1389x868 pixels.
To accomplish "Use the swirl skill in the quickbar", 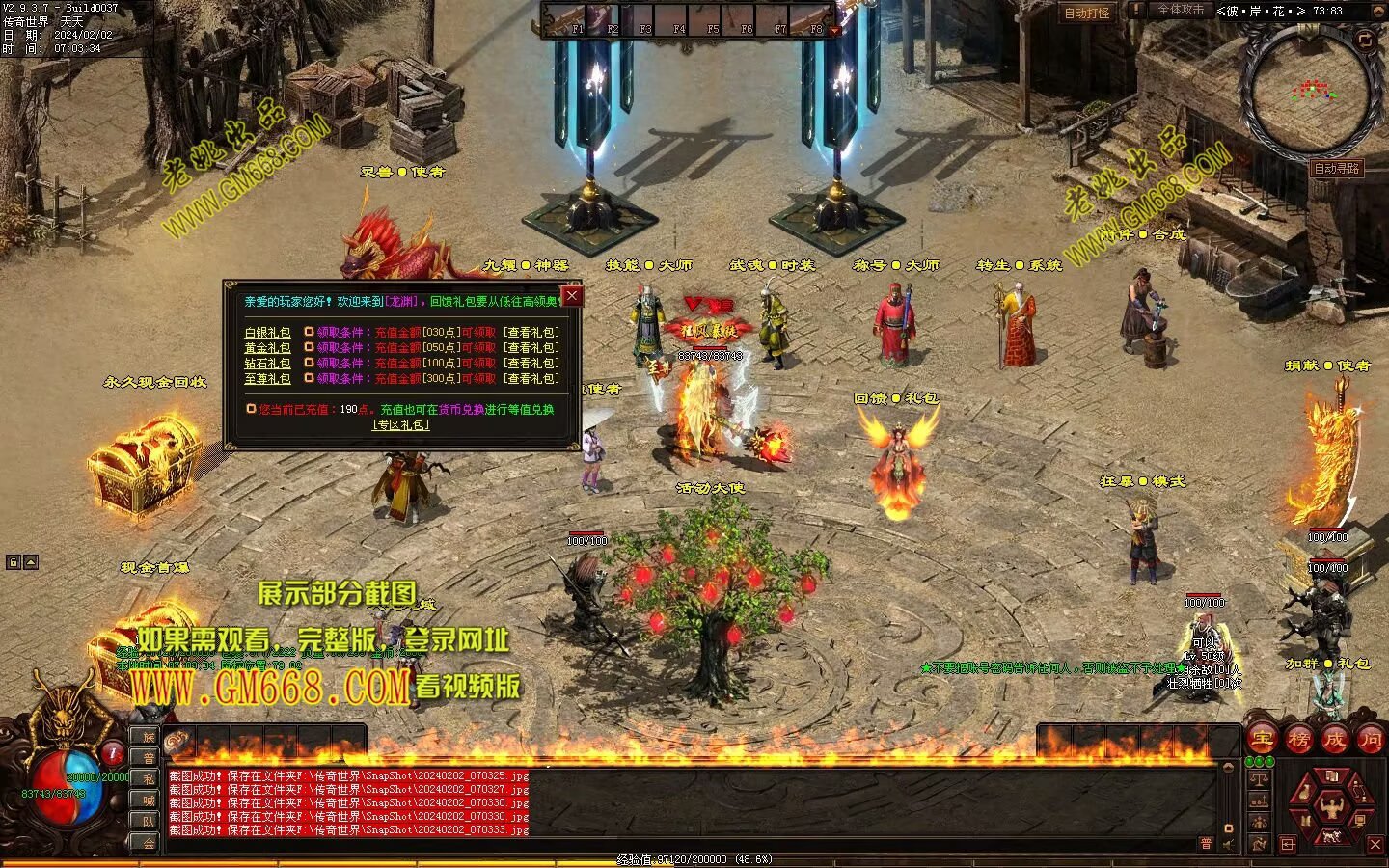I will (177, 741).
